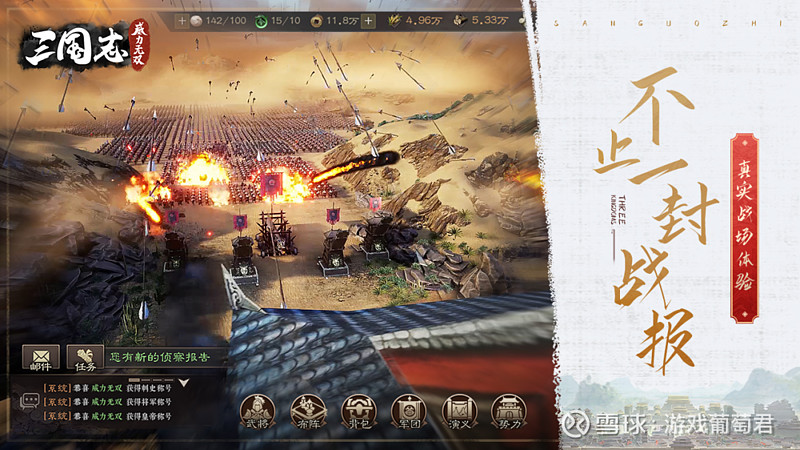Open the chat speech bubble icon
The height and width of the screenshot is (450, 800).
tap(30, 401)
